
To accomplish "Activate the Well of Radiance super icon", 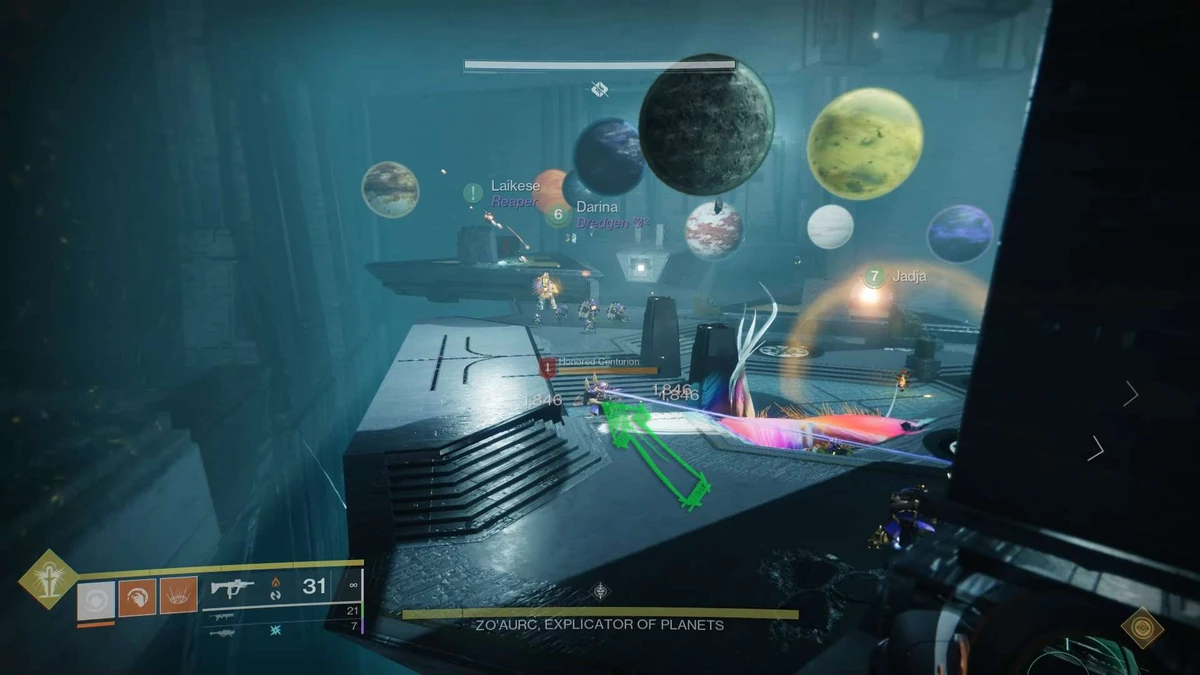I will pyautogui.click(x=47, y=579).
